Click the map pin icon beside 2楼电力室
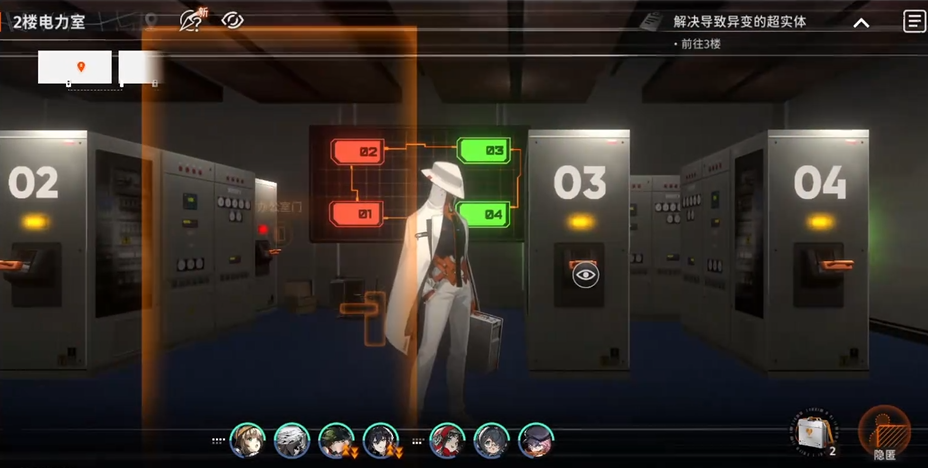The image size is (928, 468). pos(150,20)
